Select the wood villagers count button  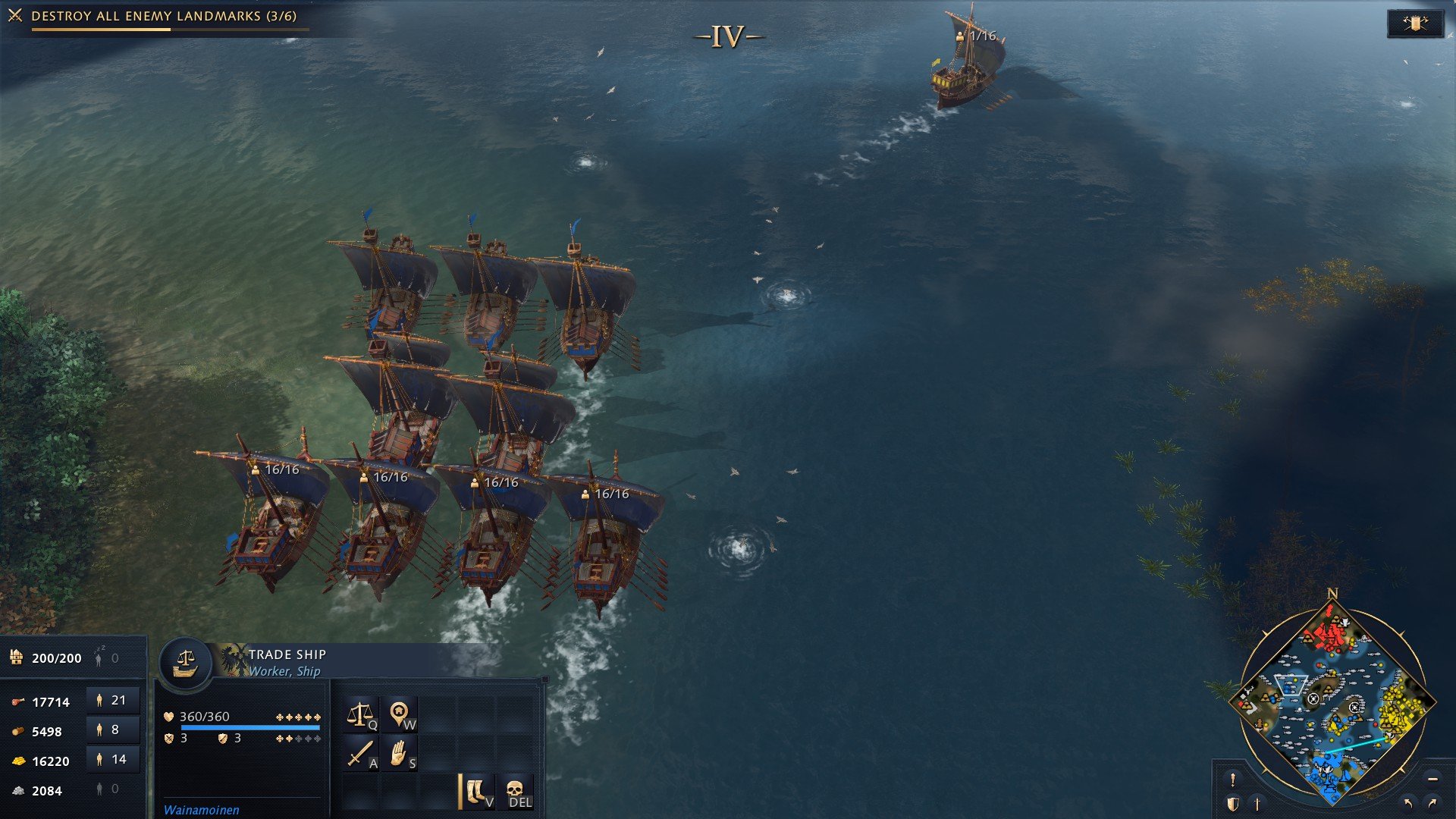[112, 730]
